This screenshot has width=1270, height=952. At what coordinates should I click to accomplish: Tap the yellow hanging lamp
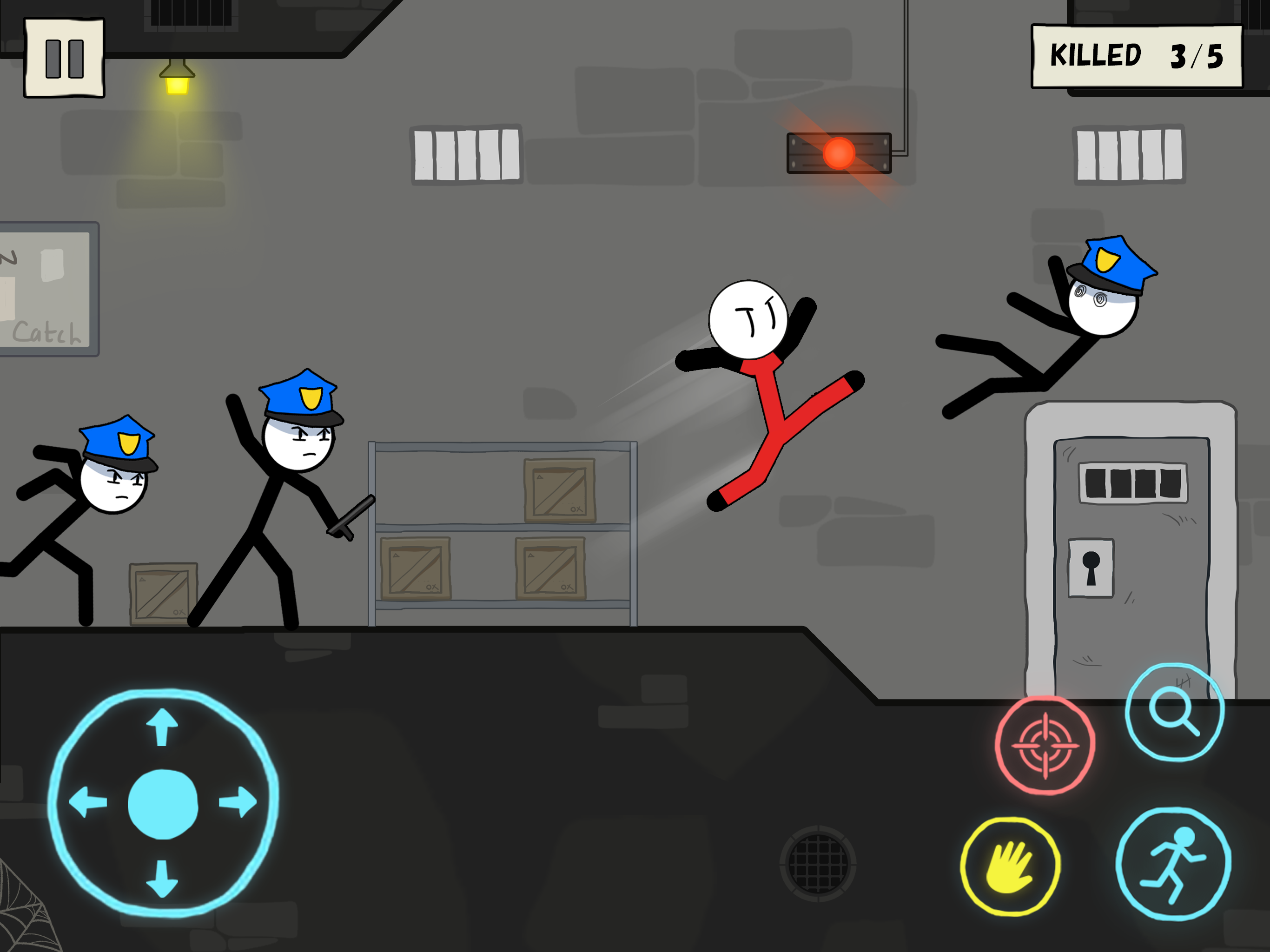coord(176,80)
